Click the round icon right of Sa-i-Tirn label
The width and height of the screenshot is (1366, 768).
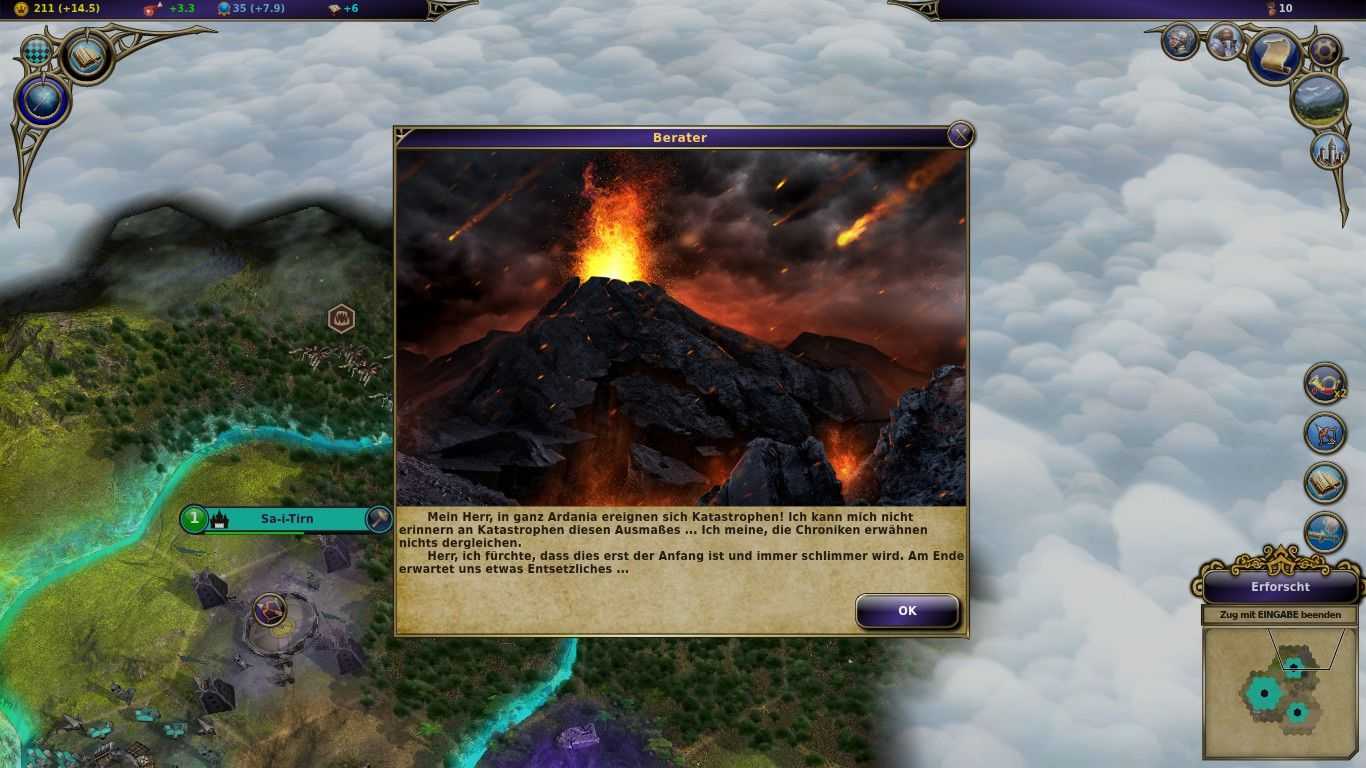click(378, 519)
